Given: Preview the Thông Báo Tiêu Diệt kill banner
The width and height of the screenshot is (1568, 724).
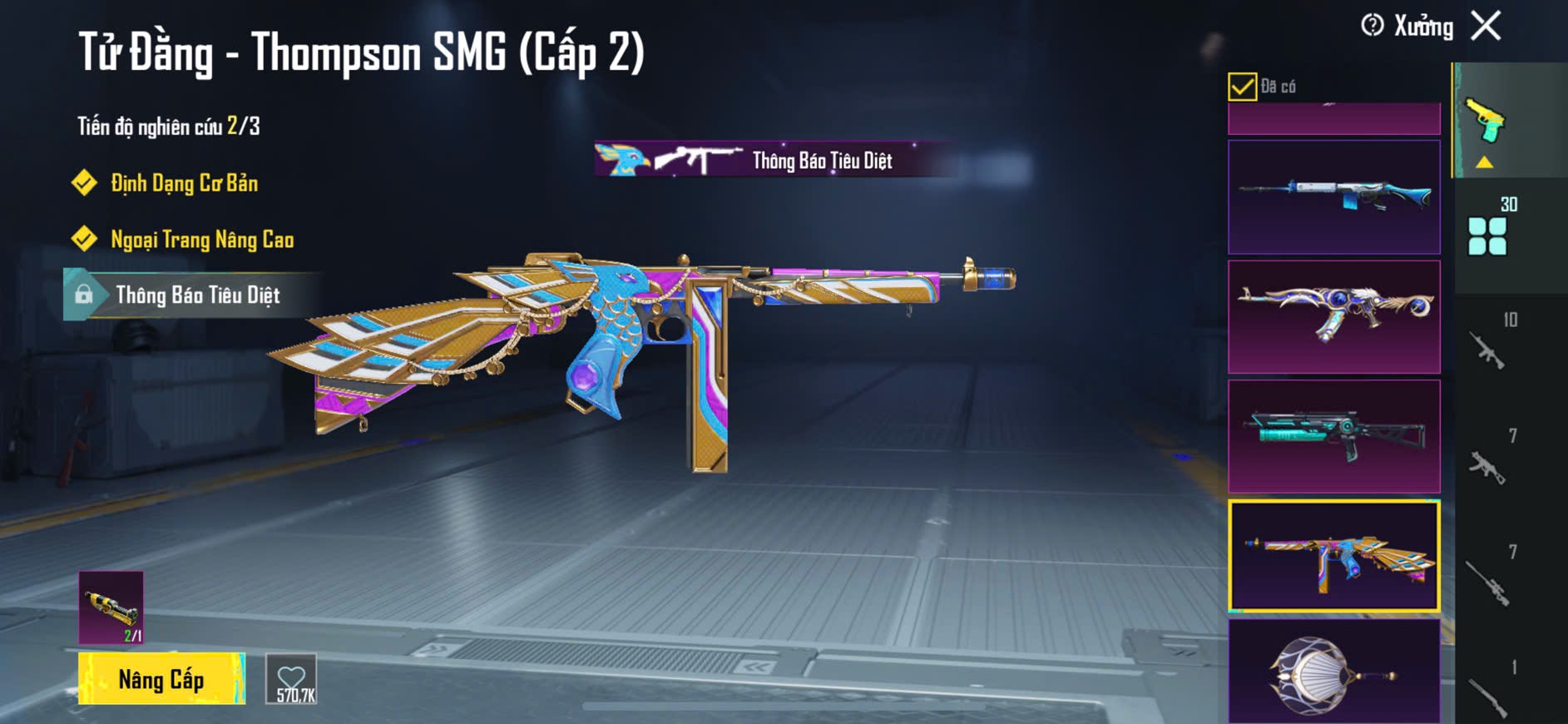Looking at the screenshot, I should click(774, 159).
